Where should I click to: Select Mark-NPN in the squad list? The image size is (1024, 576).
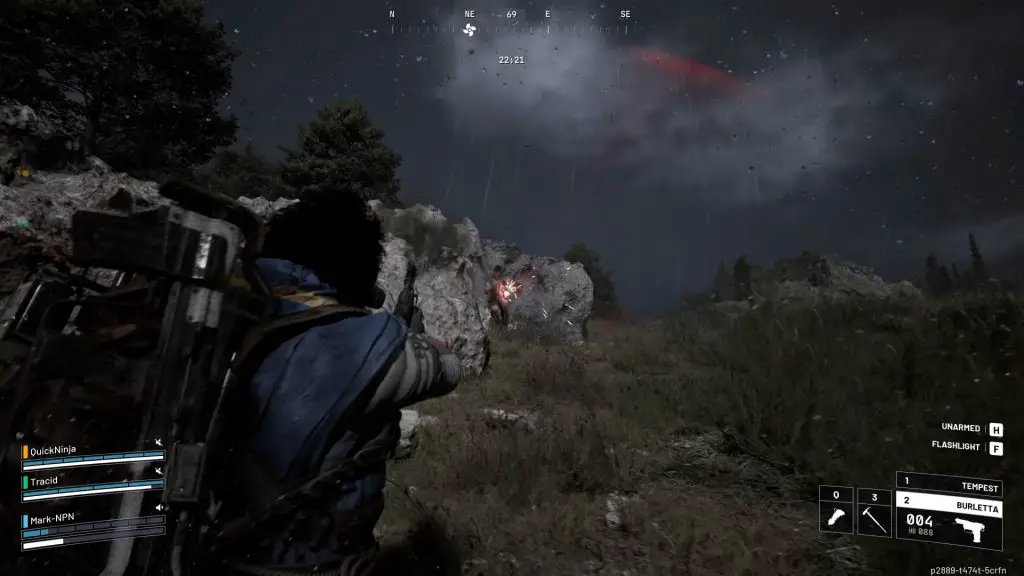50,520
